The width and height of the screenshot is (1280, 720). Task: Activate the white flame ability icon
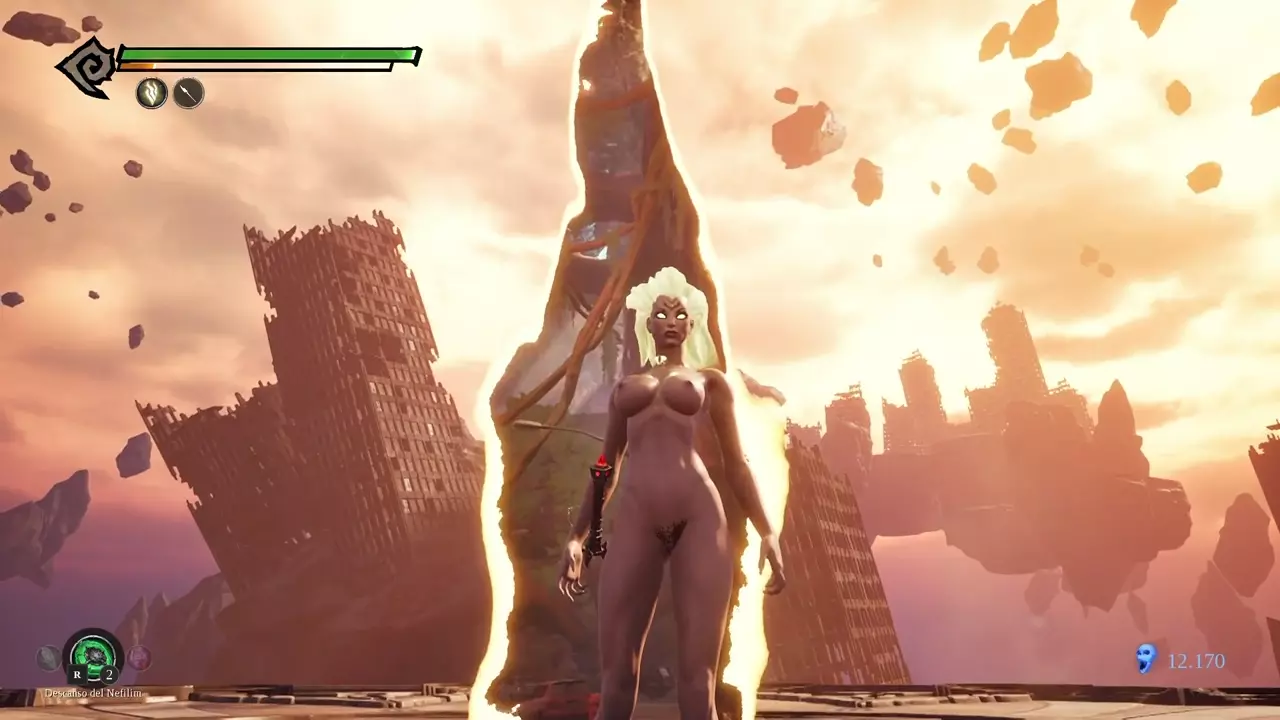click(x=152, y=94)
